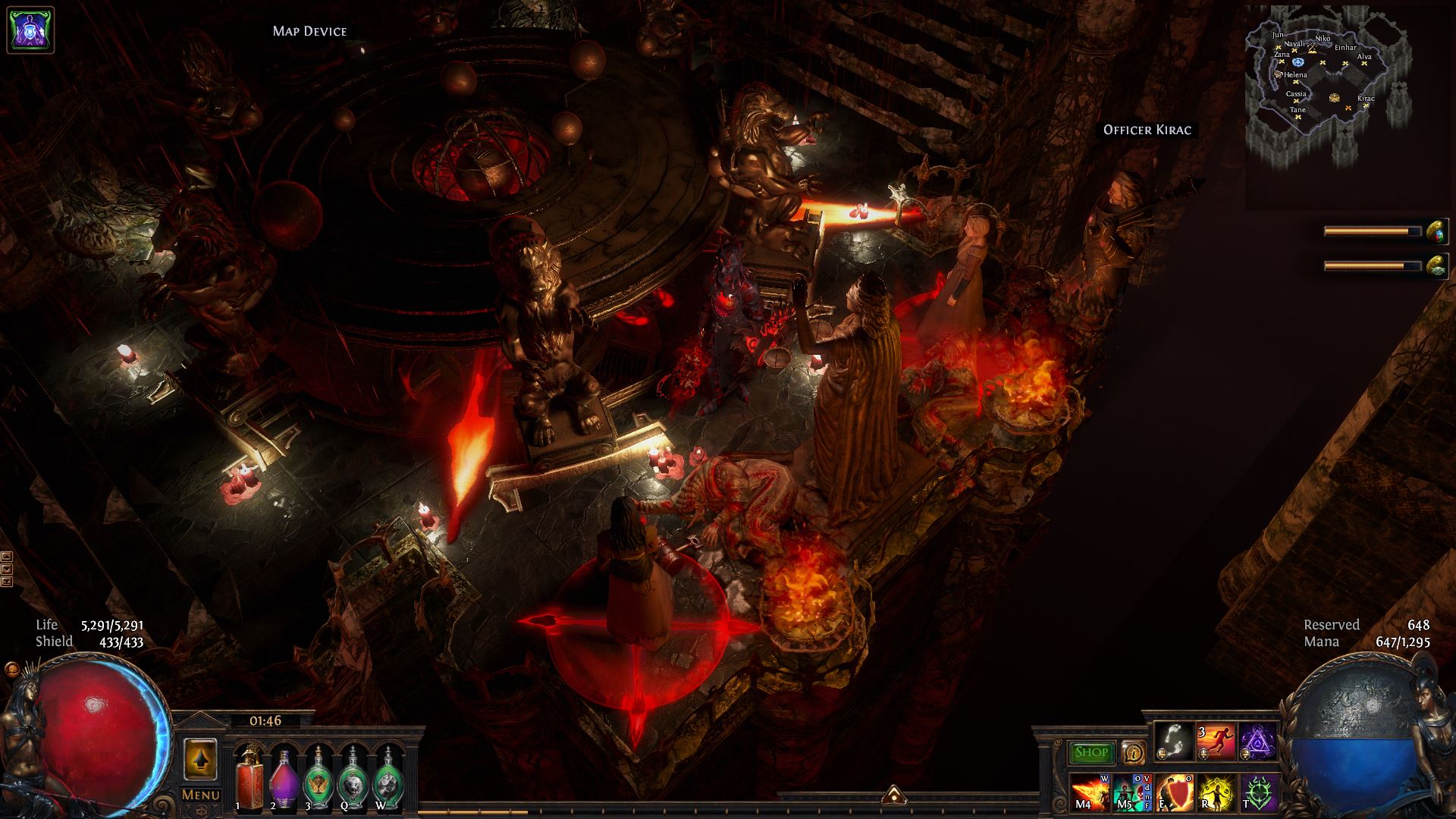
Task: Activate the red shield skill on E
Action: 1172,792
